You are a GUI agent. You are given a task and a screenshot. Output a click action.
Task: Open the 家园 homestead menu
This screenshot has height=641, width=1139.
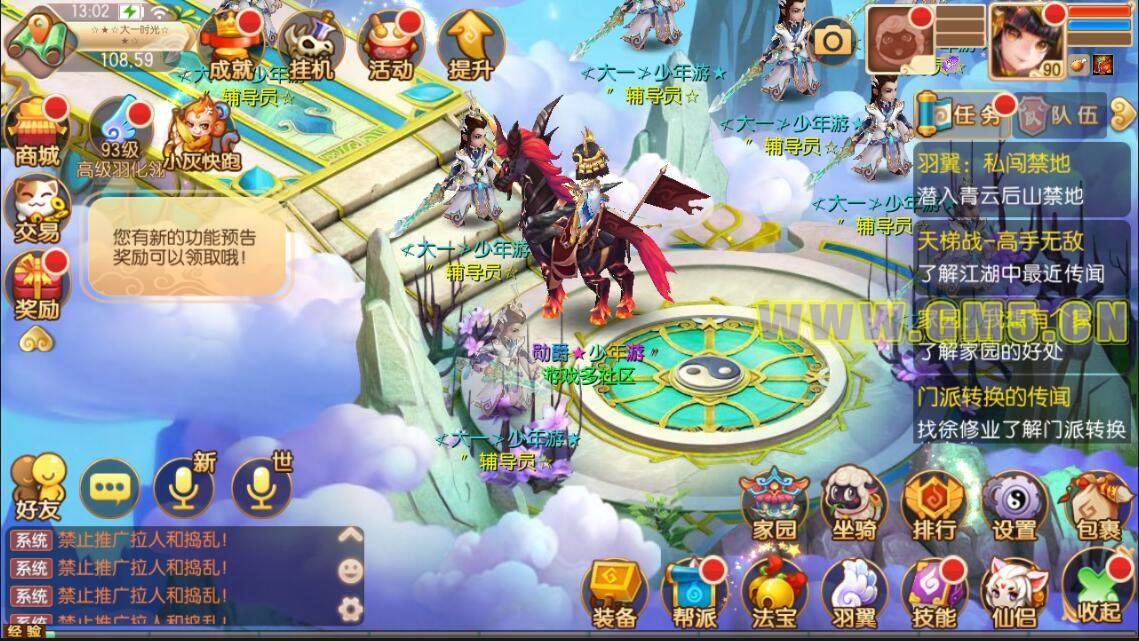[773, 505]
